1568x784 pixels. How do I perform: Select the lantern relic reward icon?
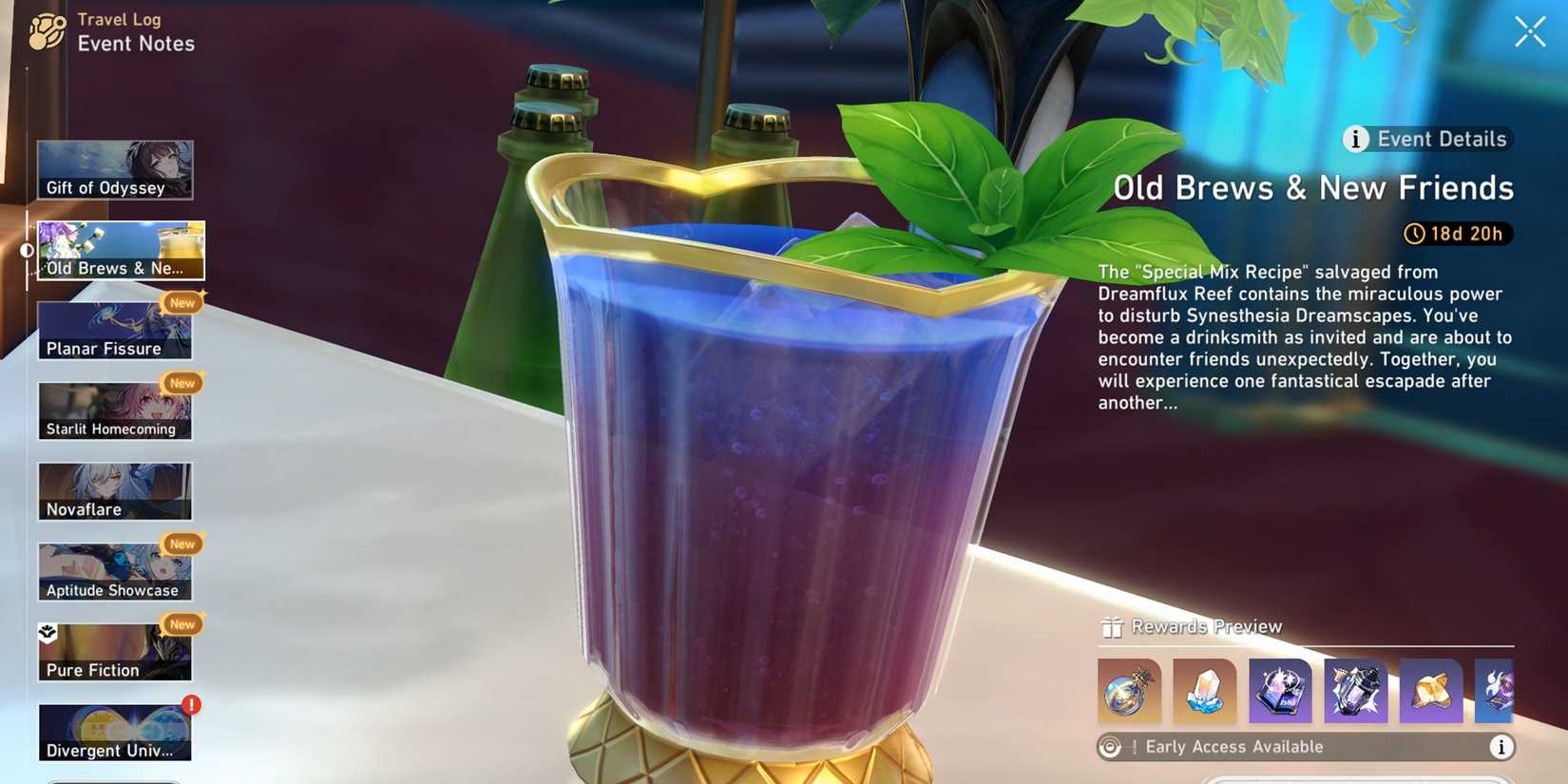[1355, 692]
